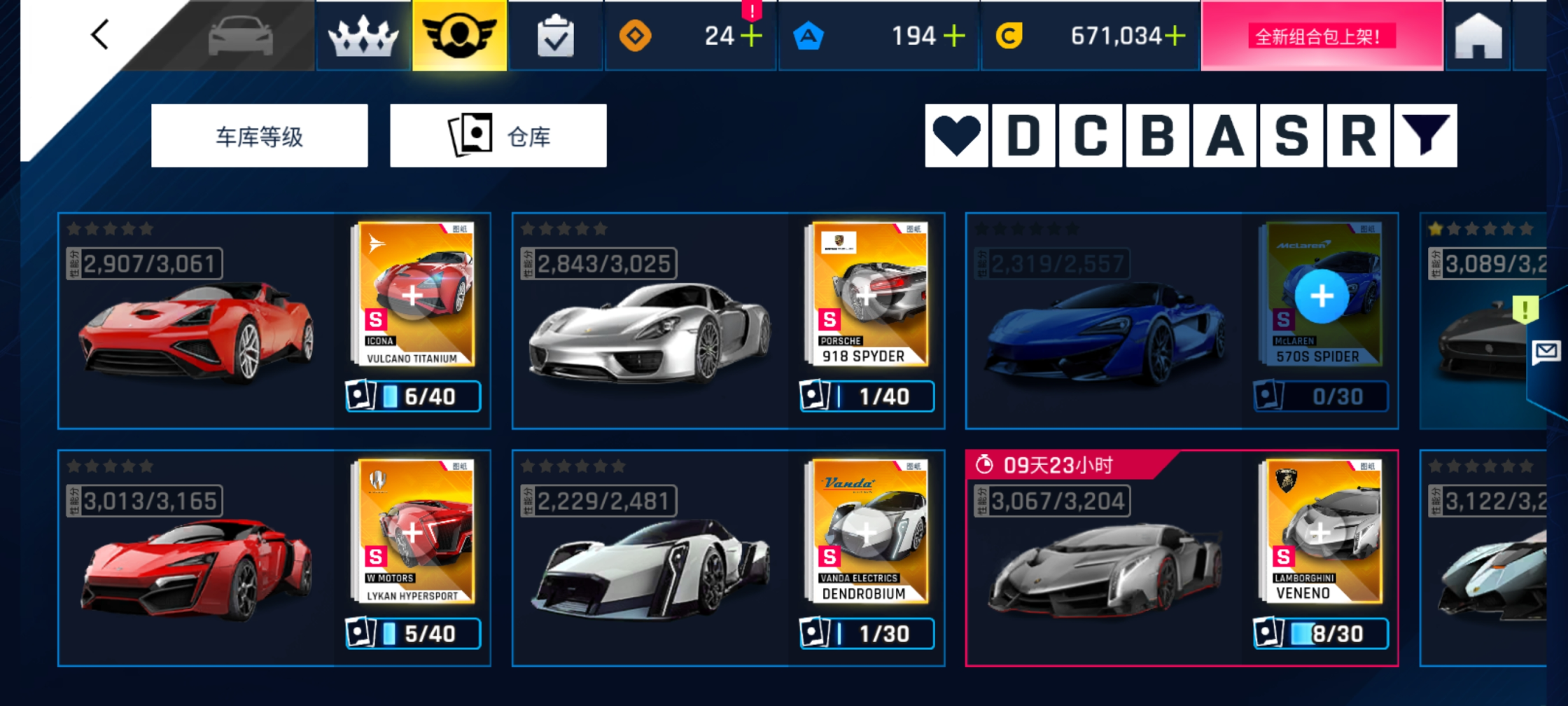Buy more gold credits with plus
This screenshot has height=706, width=1568.
(x=1175, y=36)
